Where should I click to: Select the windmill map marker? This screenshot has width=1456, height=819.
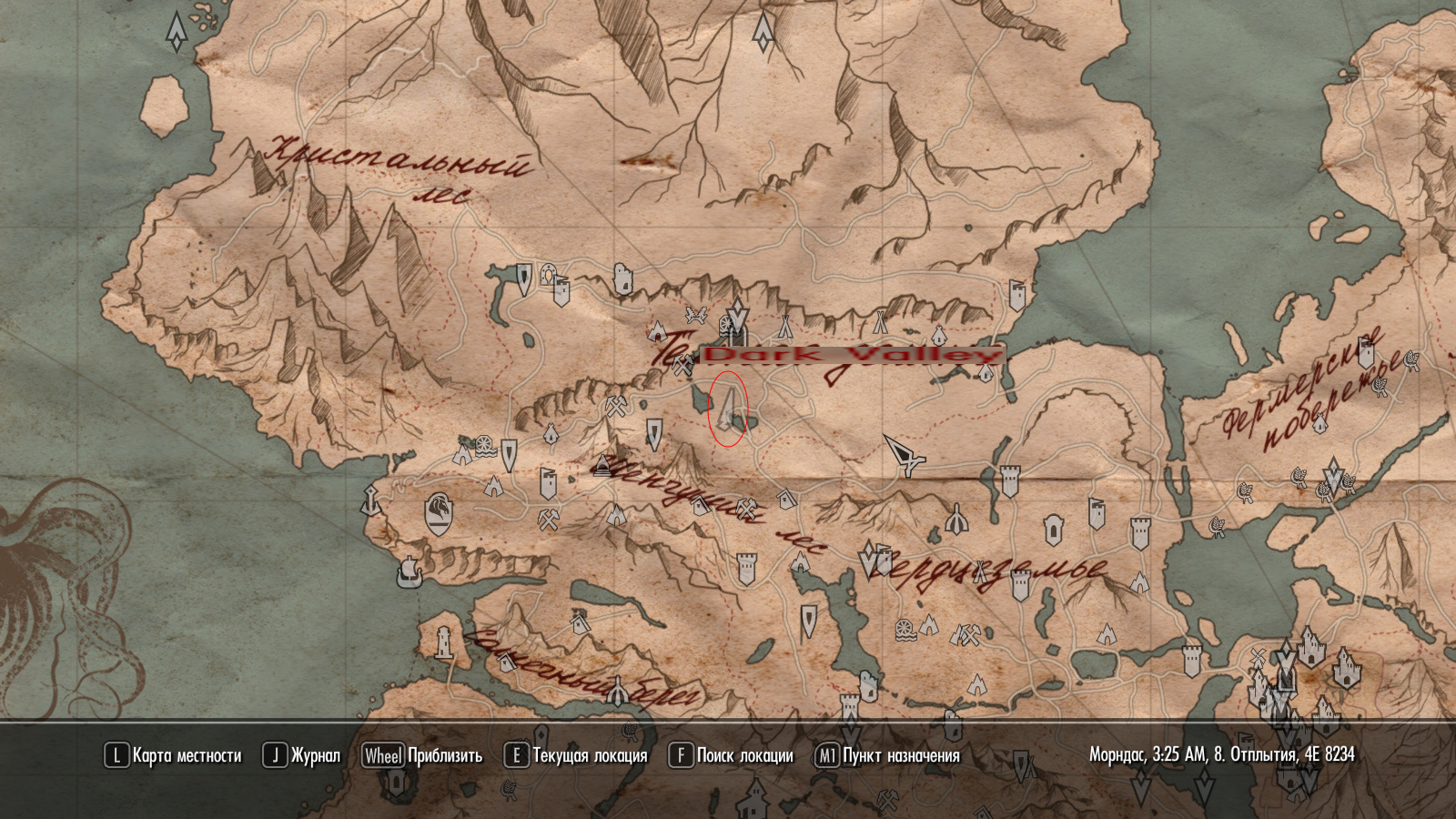[x=485, y=446]
